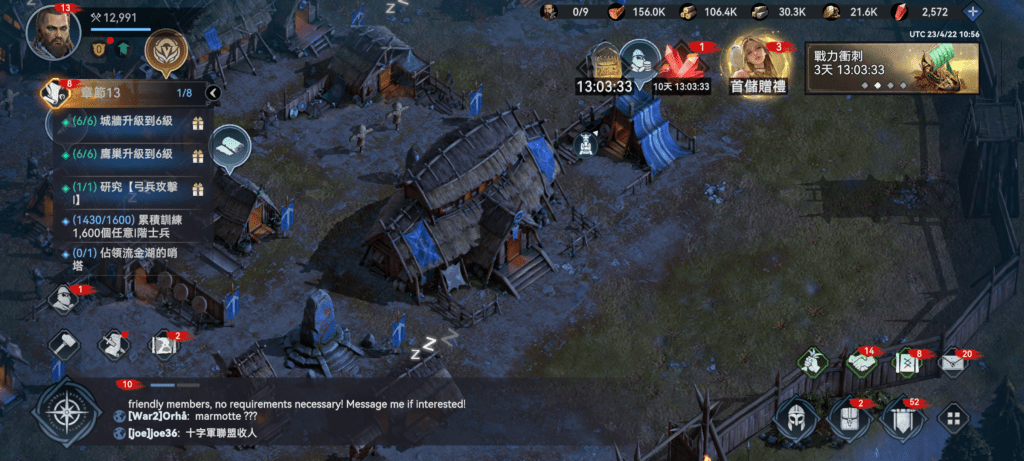This screenshot has width=1024, height=461.
Task: Open the world map compass button
Action: [x=67, y=412]
